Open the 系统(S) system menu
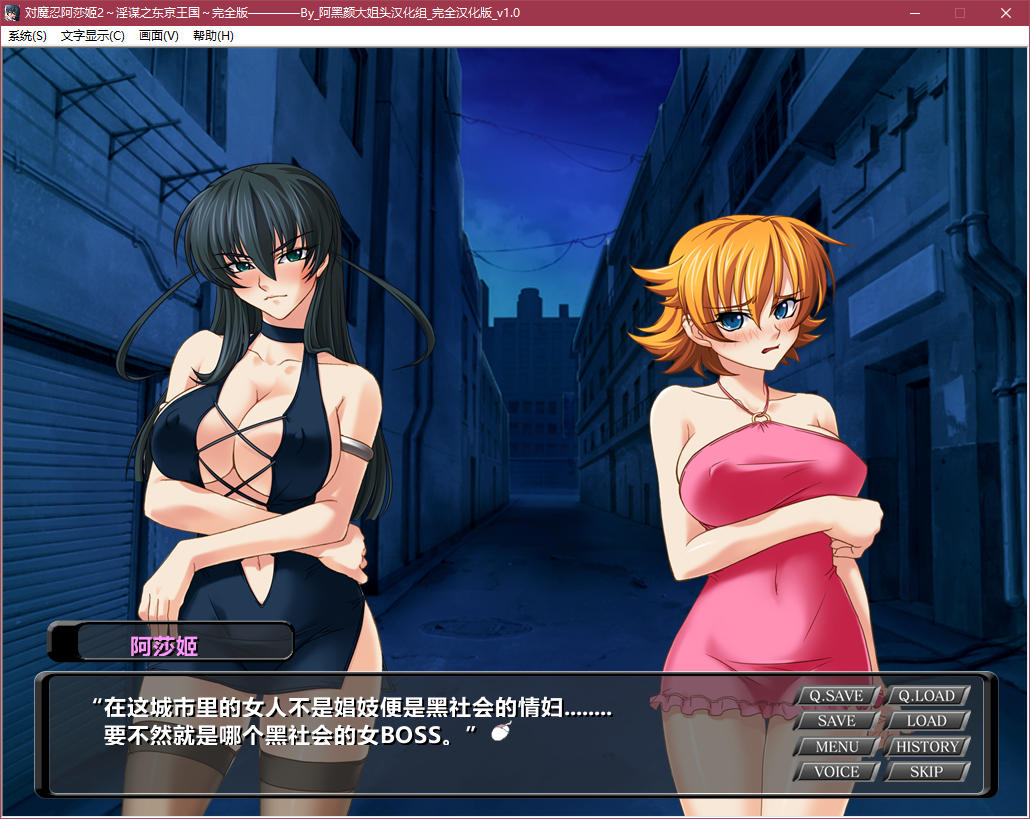Image resolution: width=1030 pixels, height=819 pixels. [x=27, y=36]
